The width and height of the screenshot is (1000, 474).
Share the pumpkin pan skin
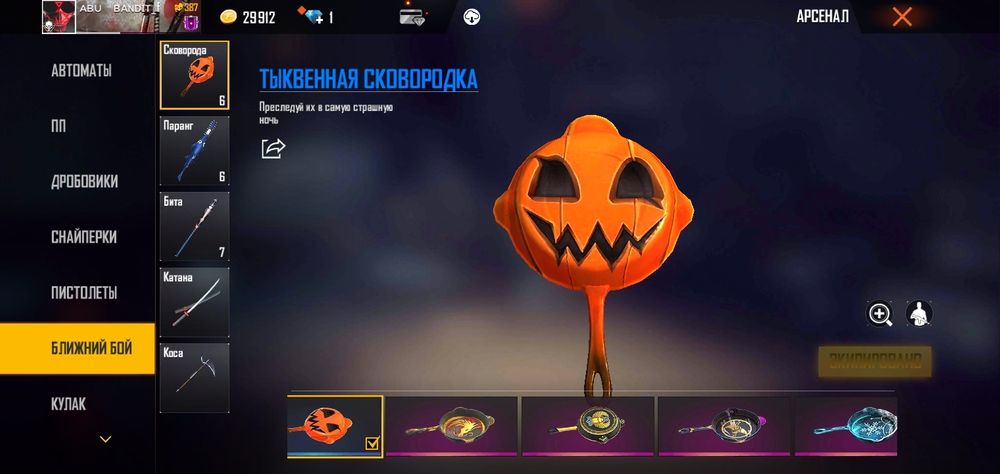tap(273, 148)
